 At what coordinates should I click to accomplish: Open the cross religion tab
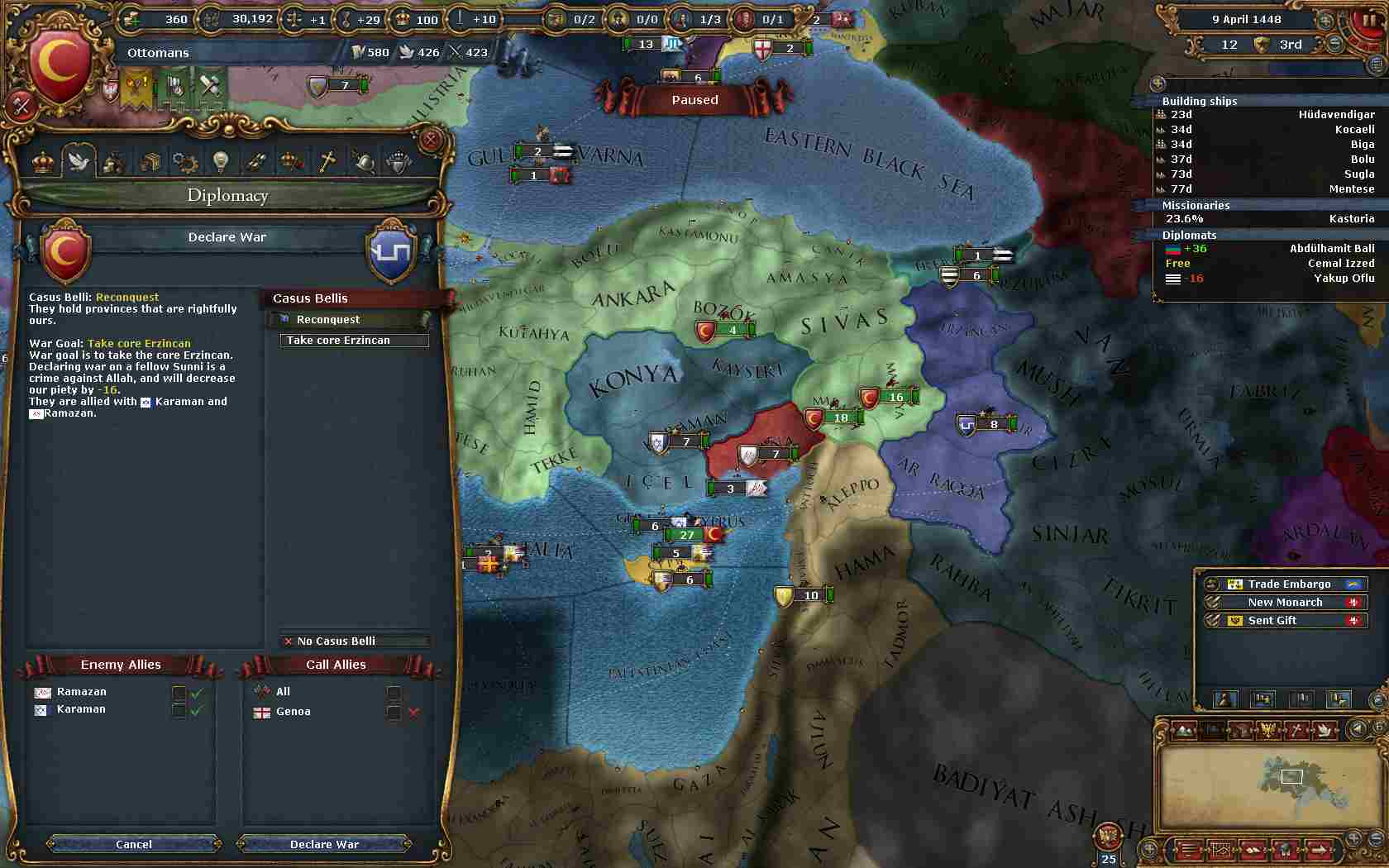(x=327, y=161)
